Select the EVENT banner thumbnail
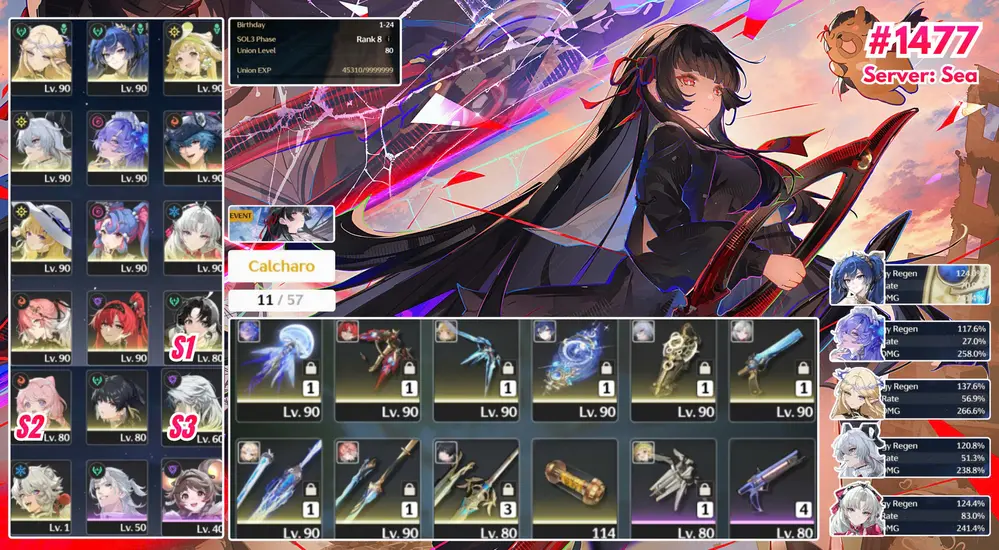The image size is (999, 550). (x=281, y=224)
